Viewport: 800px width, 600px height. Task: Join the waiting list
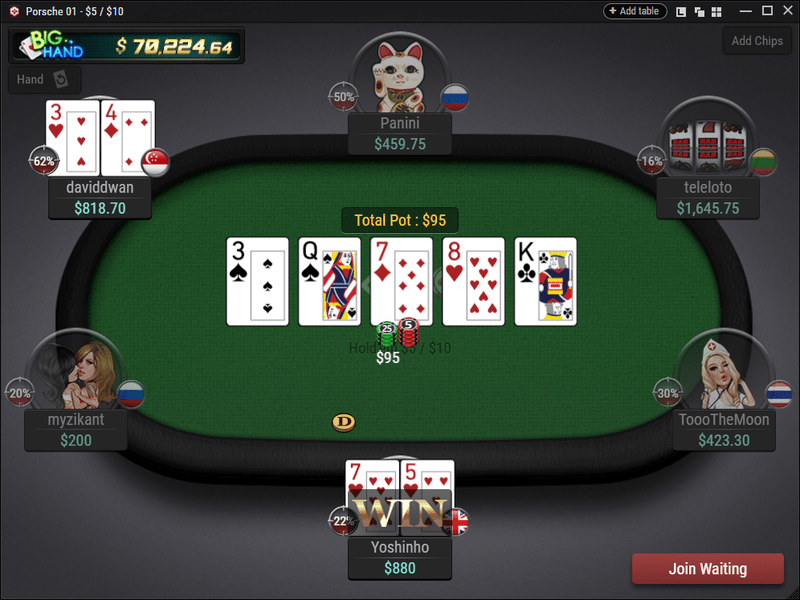click(x=707, y=569)
